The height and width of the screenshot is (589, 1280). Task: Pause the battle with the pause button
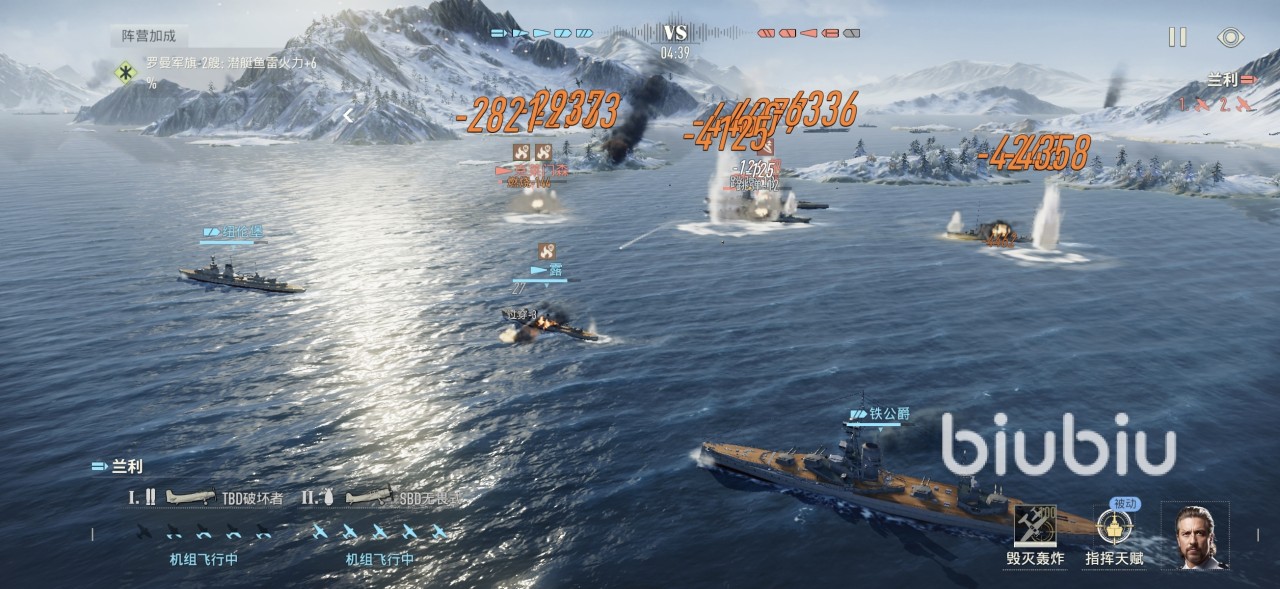coord(1178,37)
